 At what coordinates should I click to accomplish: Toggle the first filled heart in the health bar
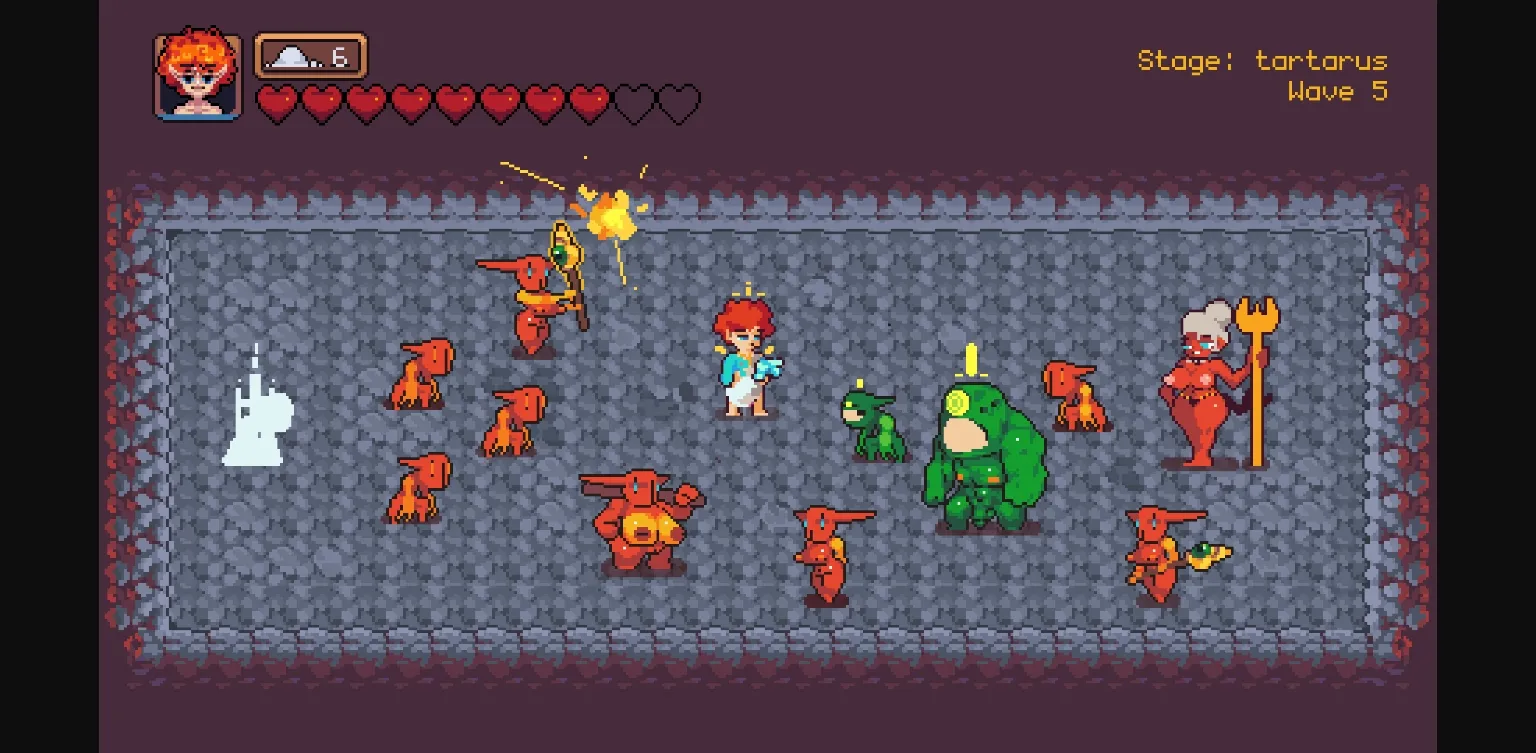tap(278, 100)
